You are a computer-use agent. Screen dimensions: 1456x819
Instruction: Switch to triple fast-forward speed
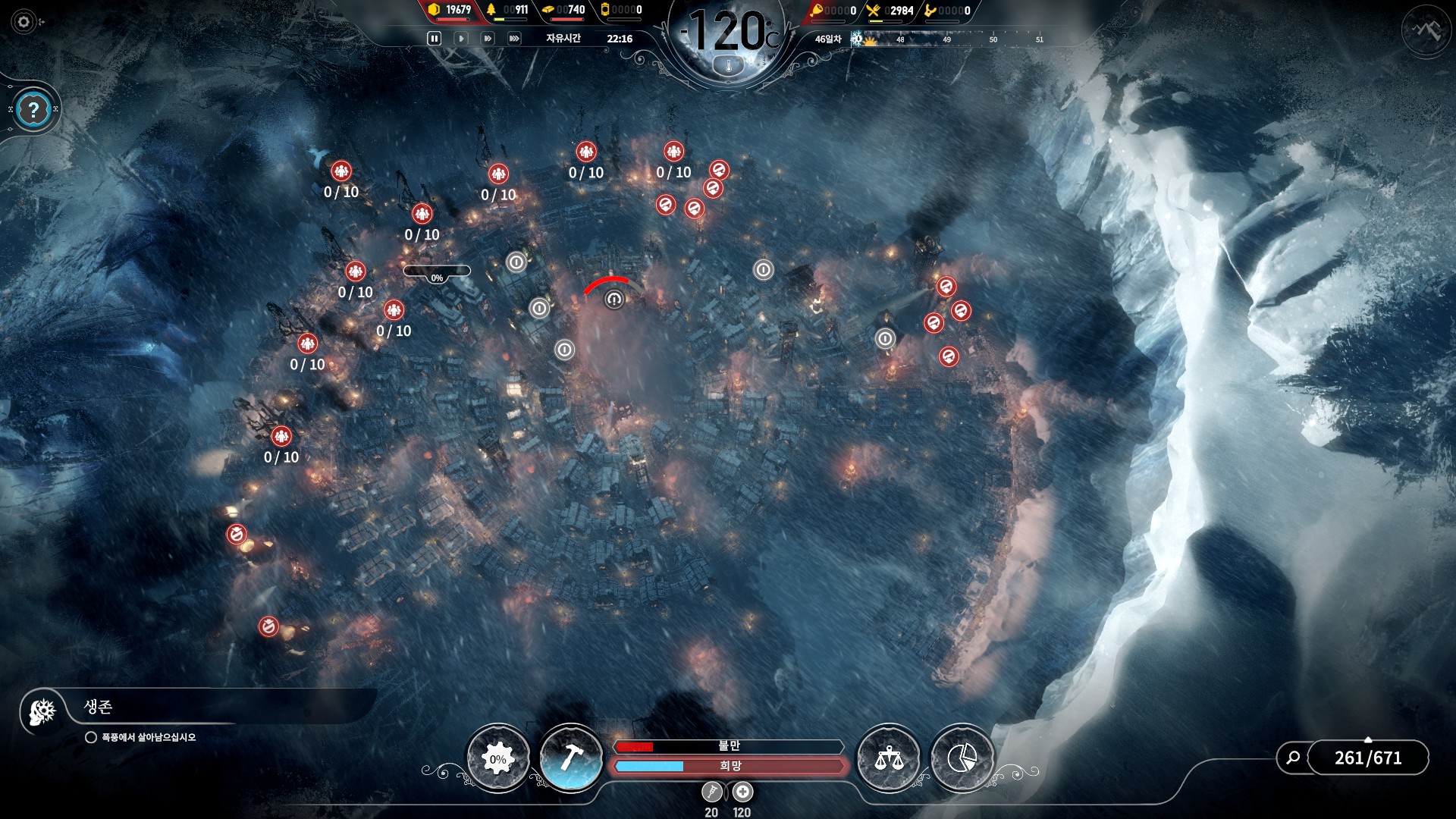pyautogui.click(x=514, y=39)
